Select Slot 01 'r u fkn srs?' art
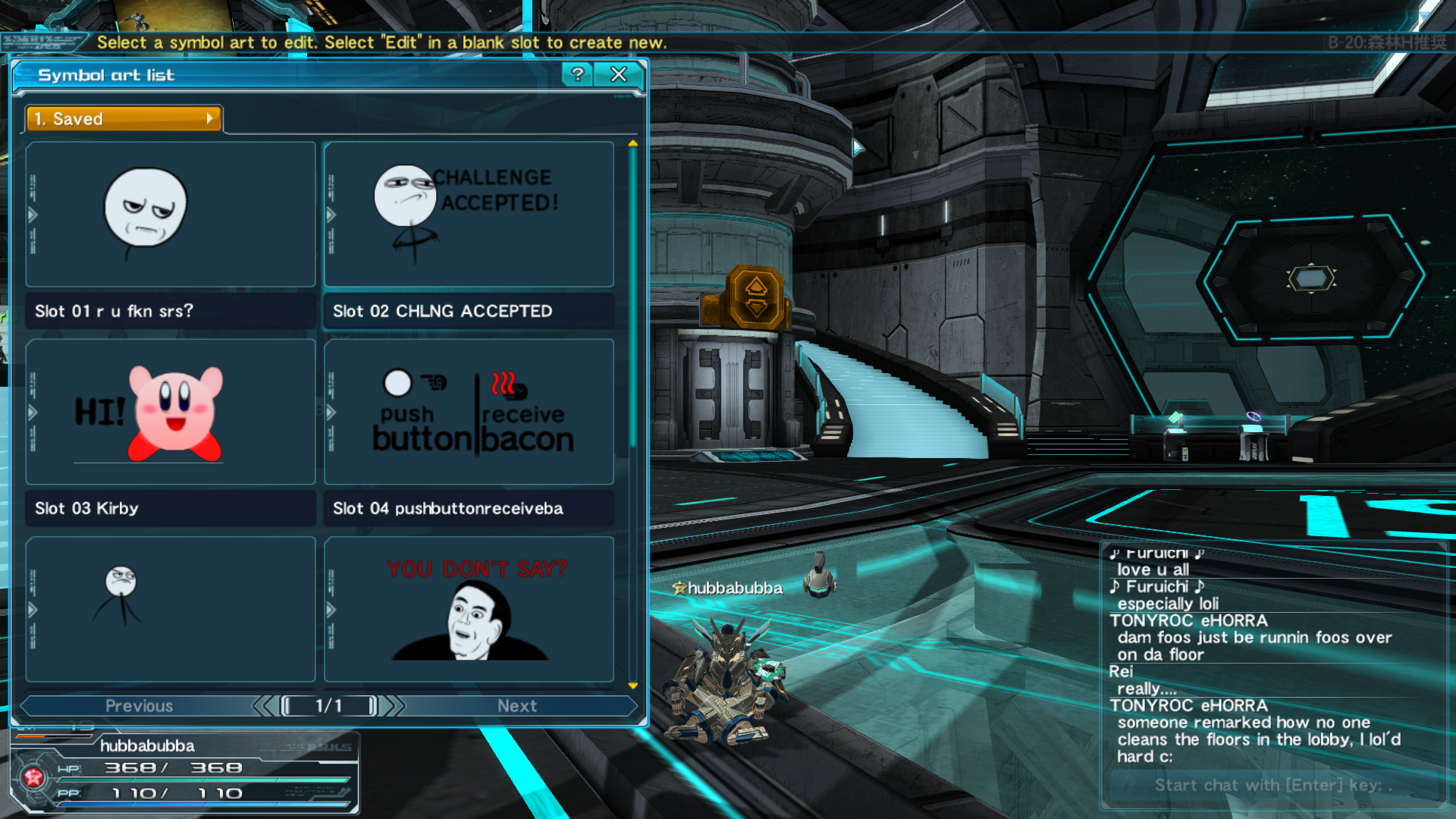Screen dimensions: 1456x819 point(171,215)
